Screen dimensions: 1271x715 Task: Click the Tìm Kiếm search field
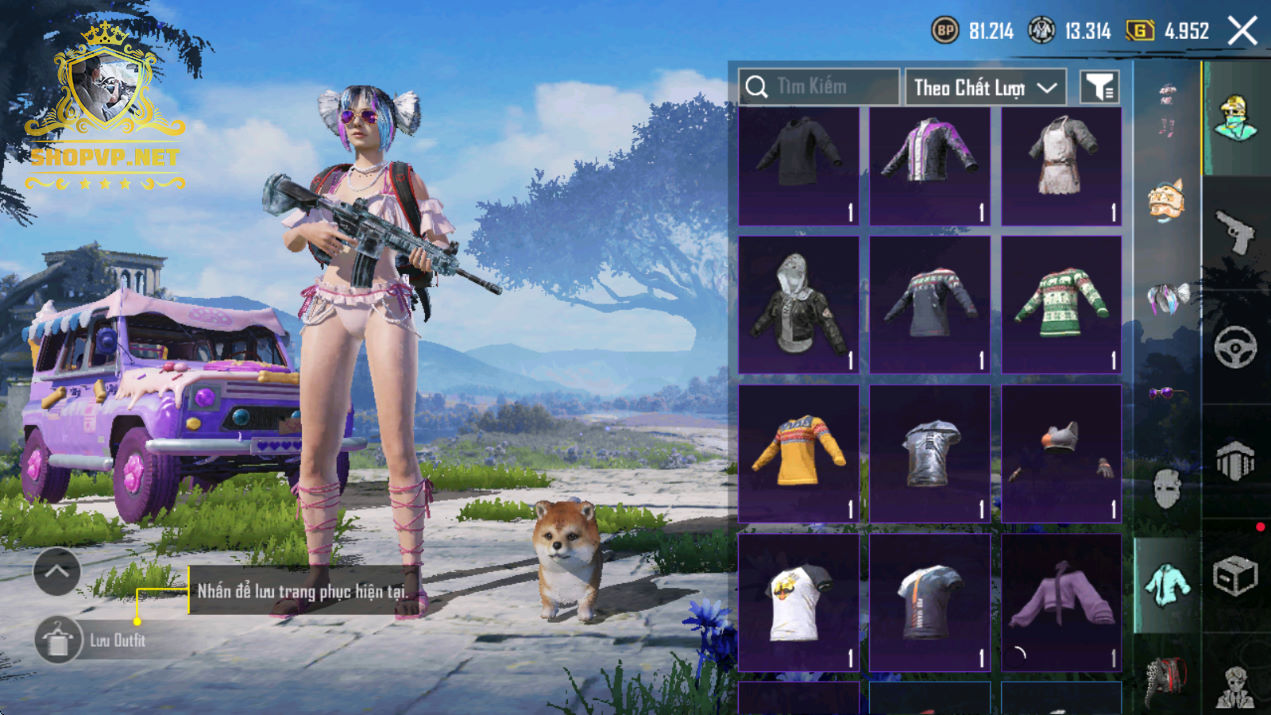tap(819, 87)
